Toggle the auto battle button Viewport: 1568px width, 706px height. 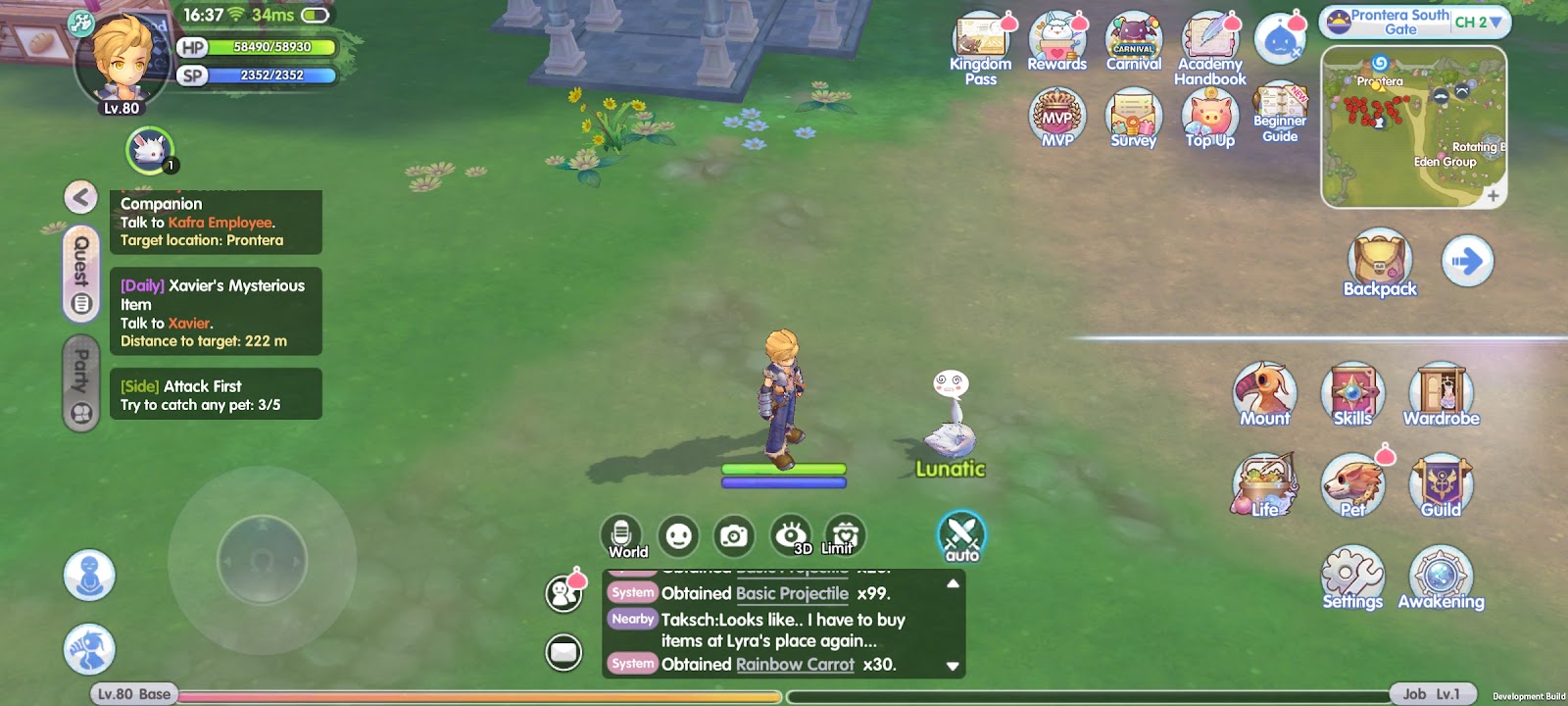pos(961,536)
